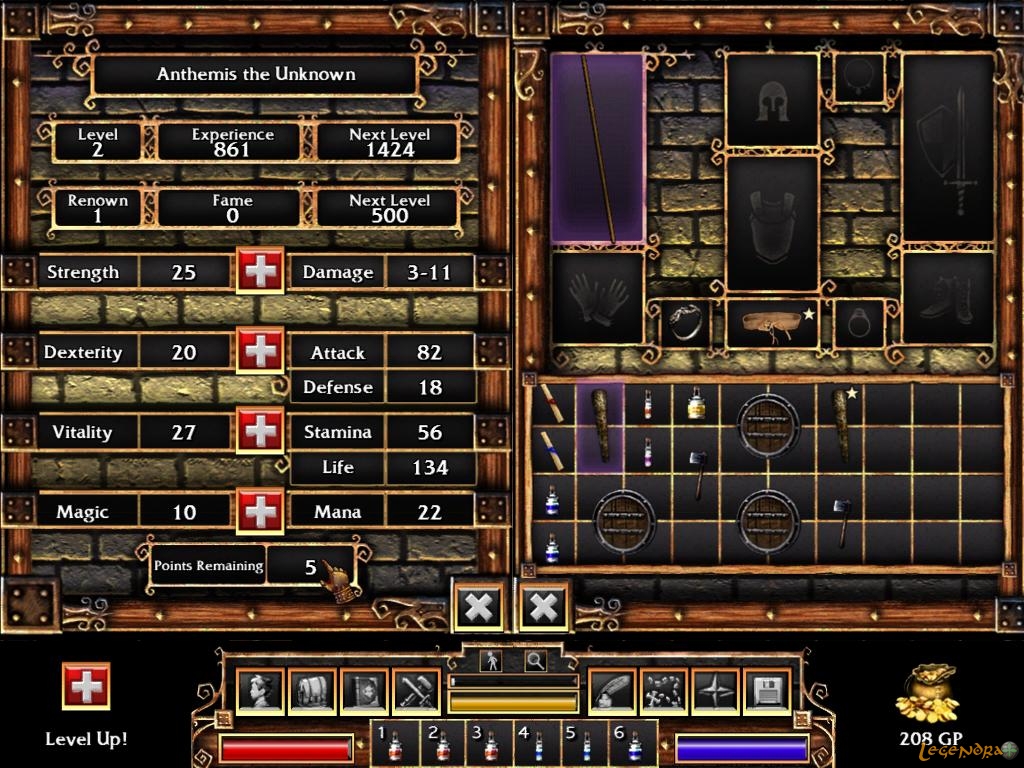Select the equipped staff weapon slot
This screenshot has height=768, width=1024.
tap(597, 148)
